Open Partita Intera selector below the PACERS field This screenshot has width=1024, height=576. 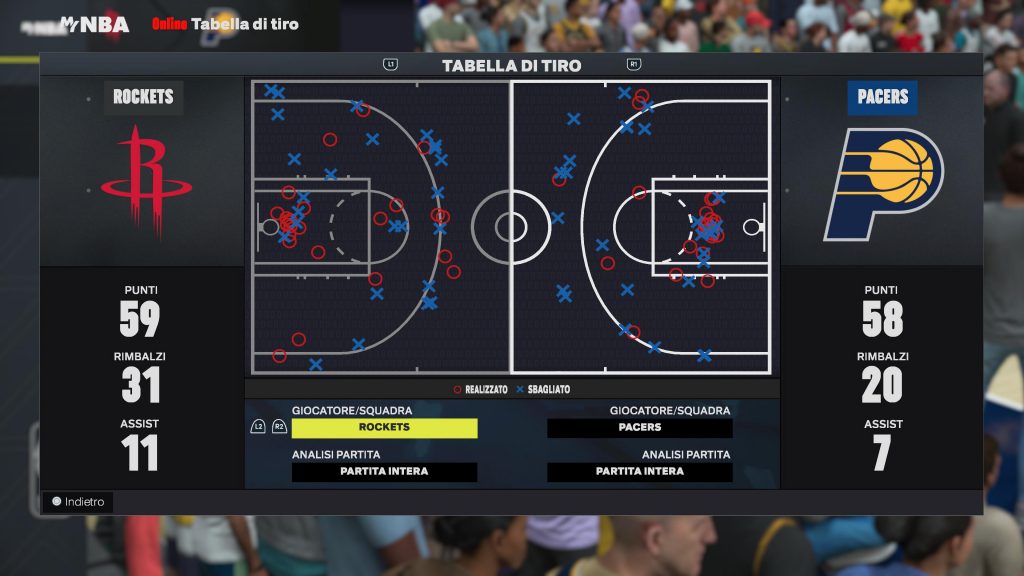[640, 472]
